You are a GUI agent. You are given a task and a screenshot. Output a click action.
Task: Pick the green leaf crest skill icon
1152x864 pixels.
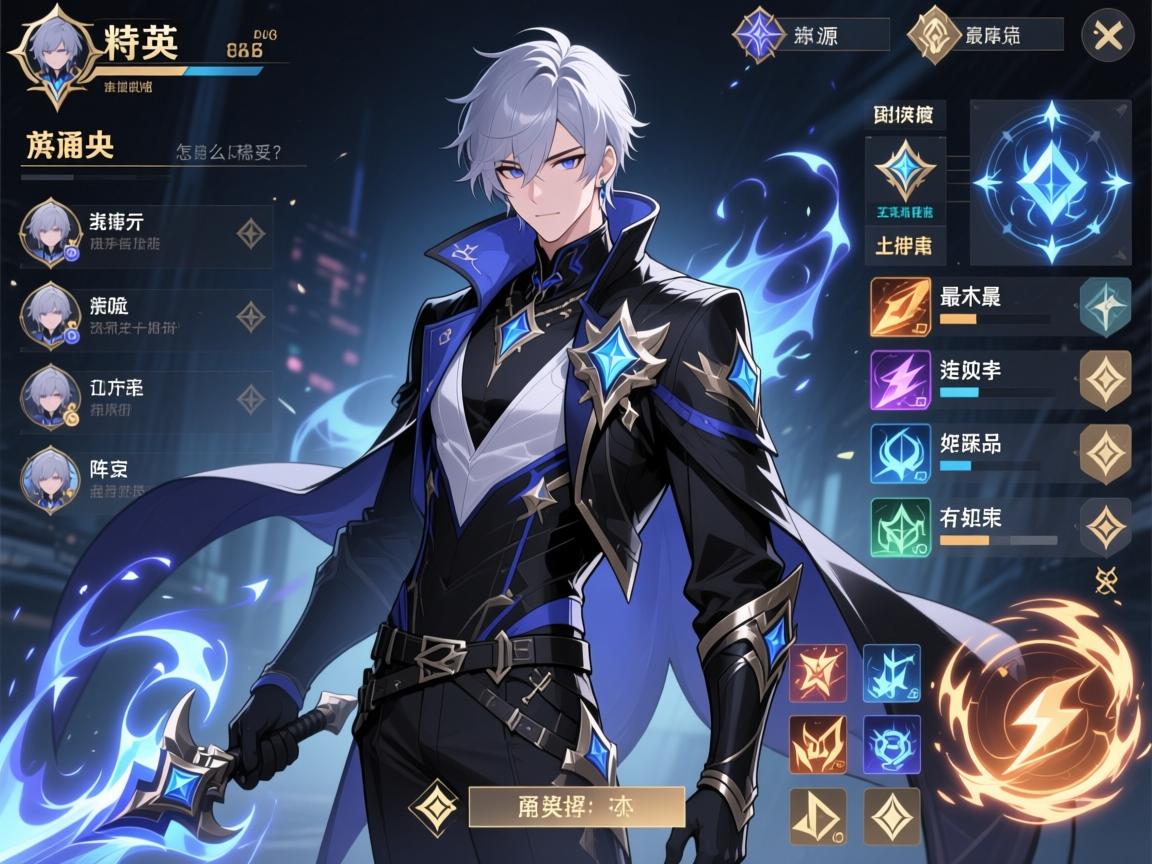click(900, 526)
